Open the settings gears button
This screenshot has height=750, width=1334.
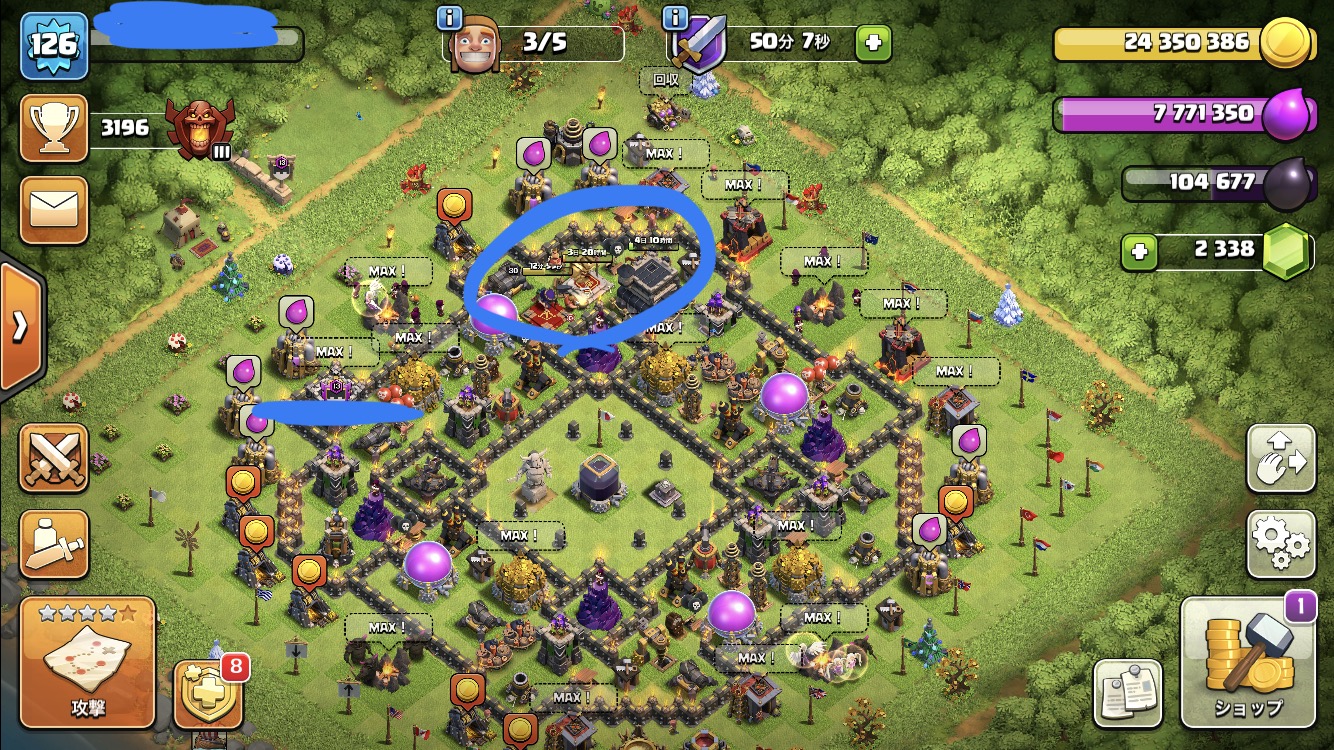tap(1281, 544)
